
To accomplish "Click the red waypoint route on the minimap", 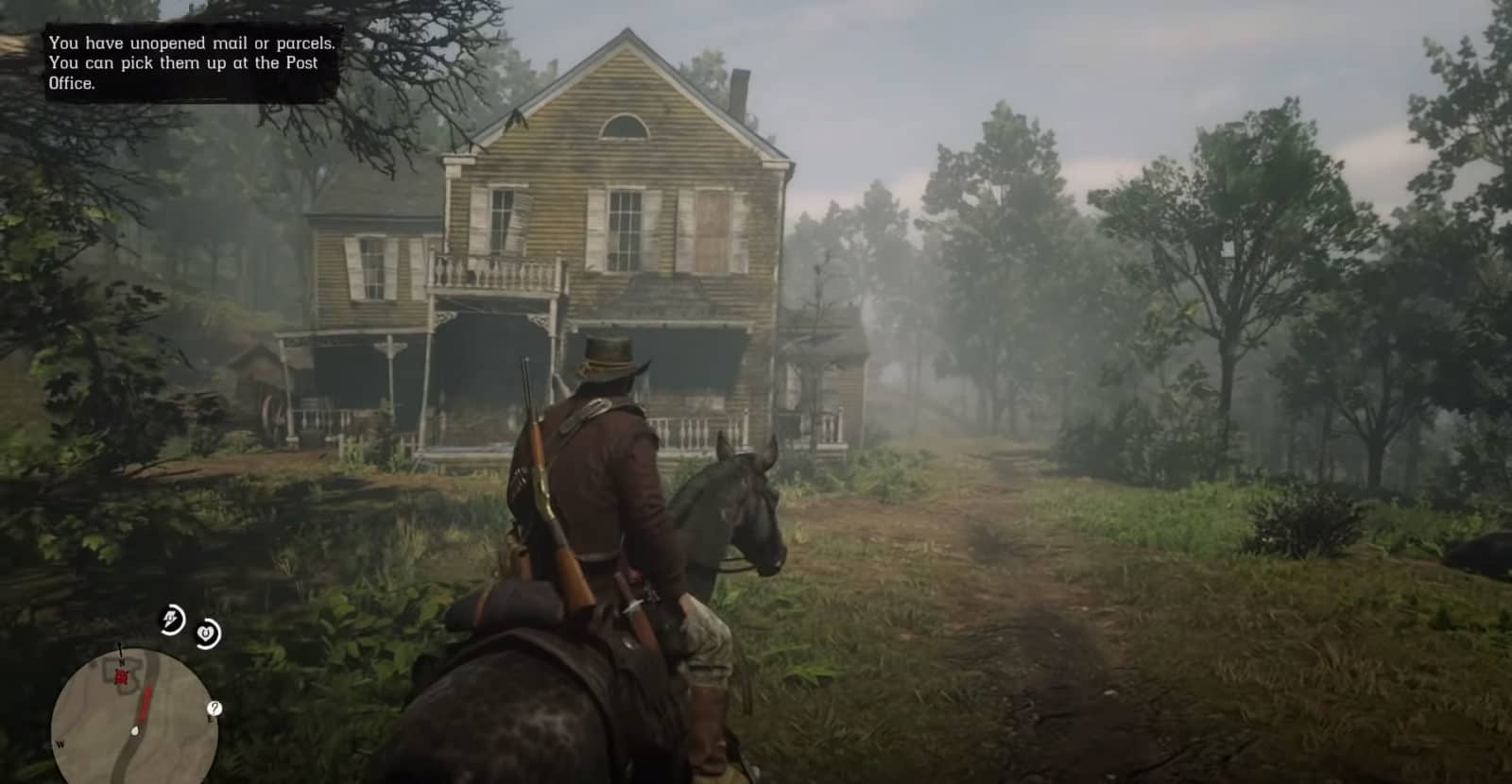I will click(x=146, y=703).
